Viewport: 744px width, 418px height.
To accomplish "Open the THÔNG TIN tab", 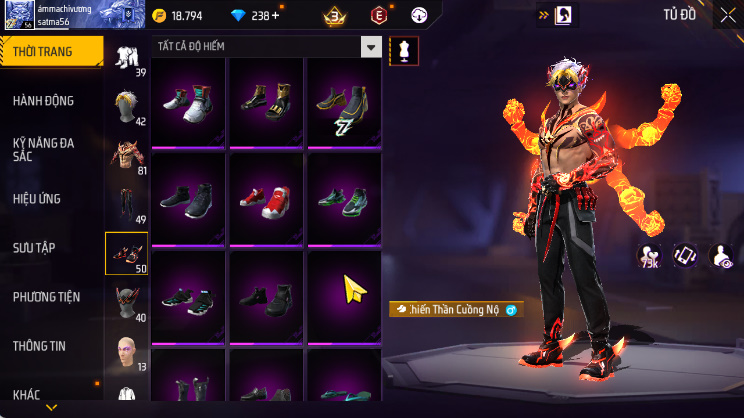I will coord(39,346).
